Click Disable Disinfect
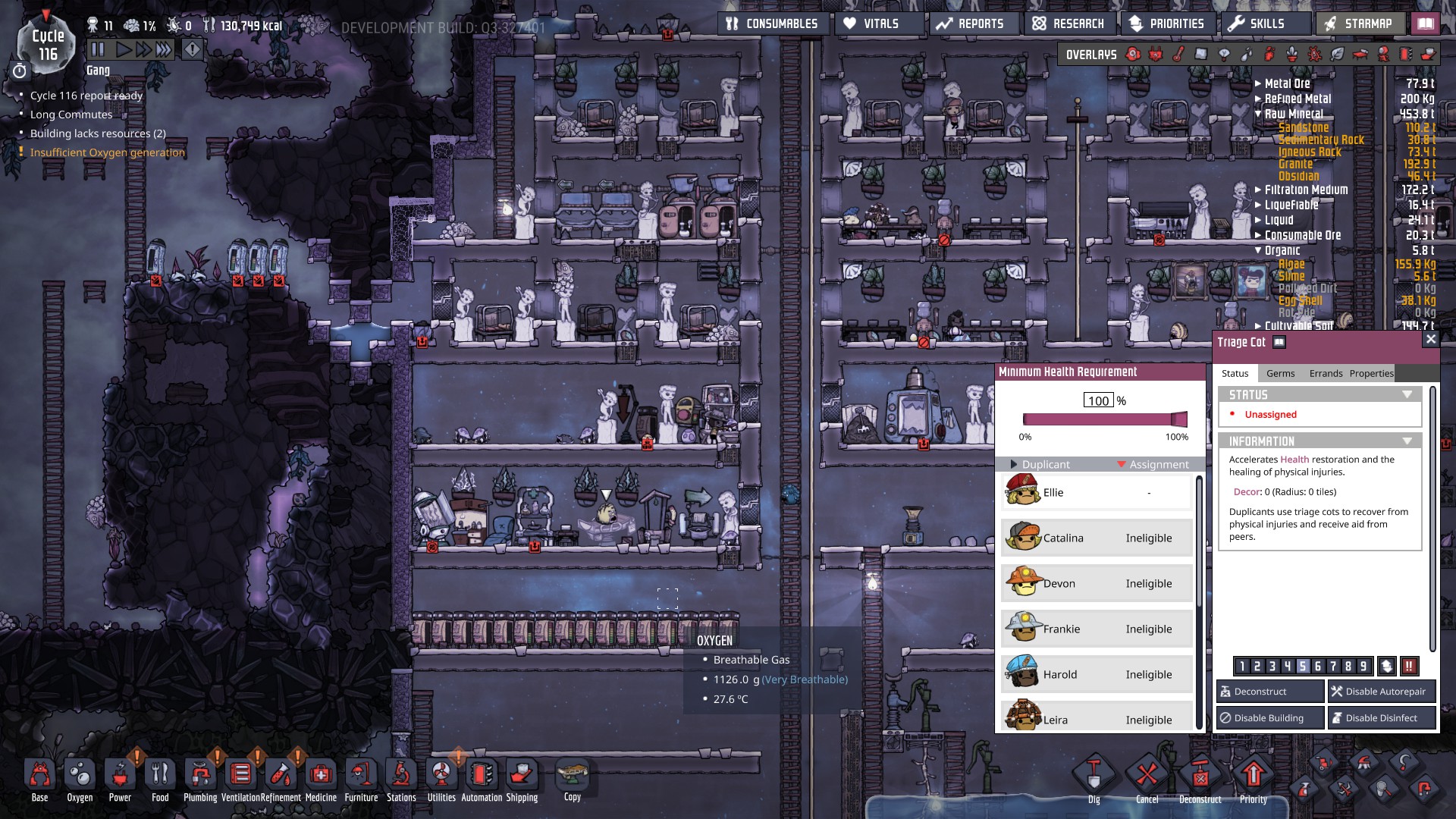 click(x=1382, y=718)
